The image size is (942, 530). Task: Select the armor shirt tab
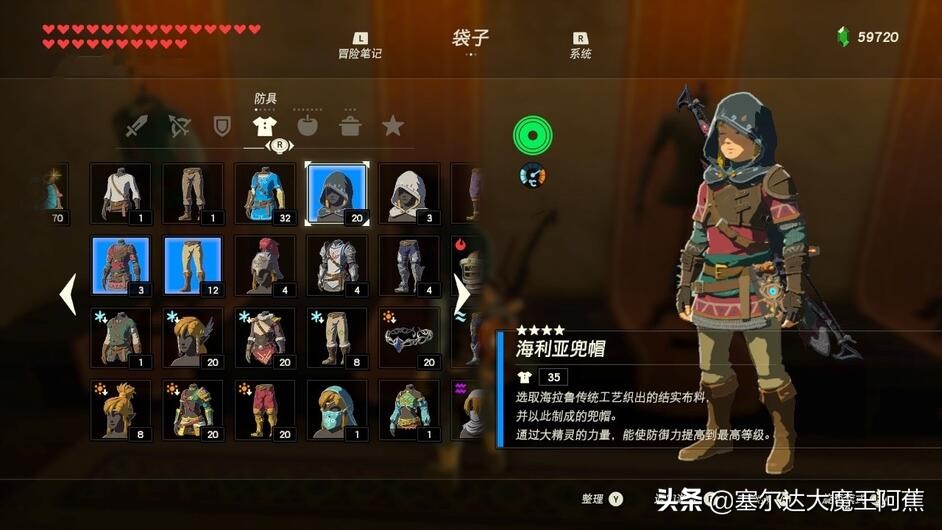click(x=264, y=127)
